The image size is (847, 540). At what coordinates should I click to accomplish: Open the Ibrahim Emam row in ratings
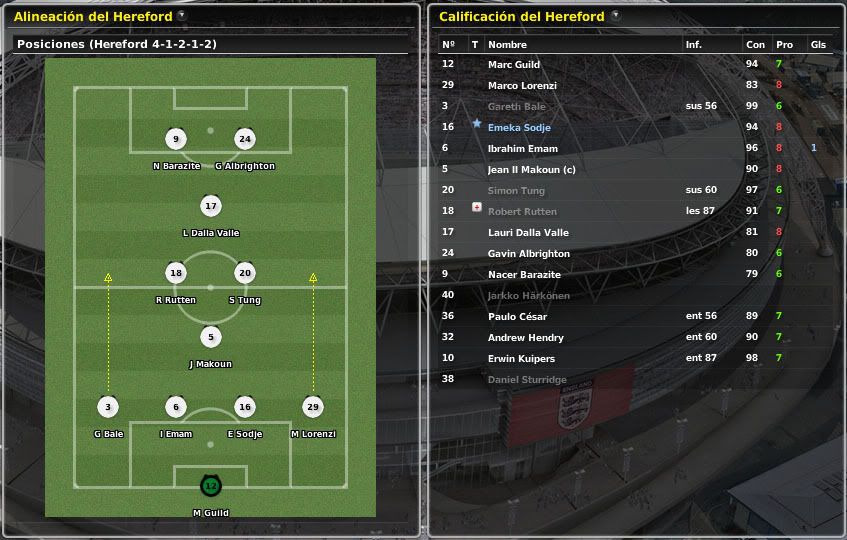(522, 148)
